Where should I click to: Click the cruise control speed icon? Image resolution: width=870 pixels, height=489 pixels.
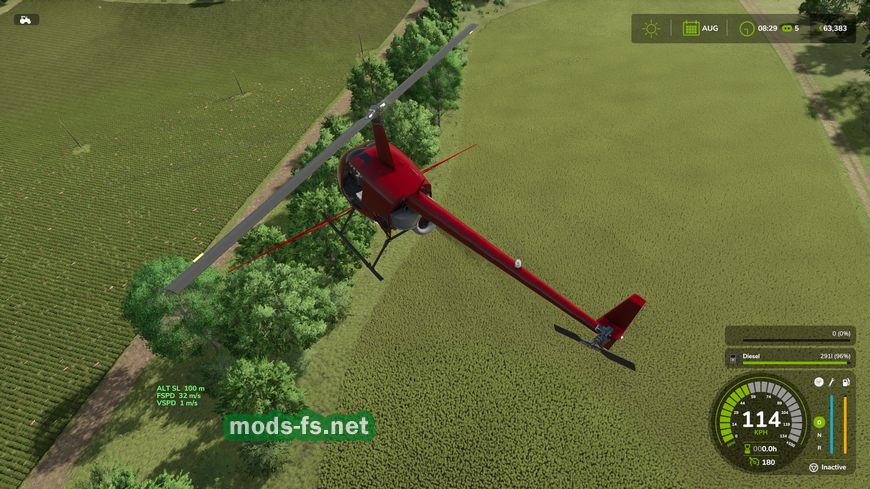point(754,462)
